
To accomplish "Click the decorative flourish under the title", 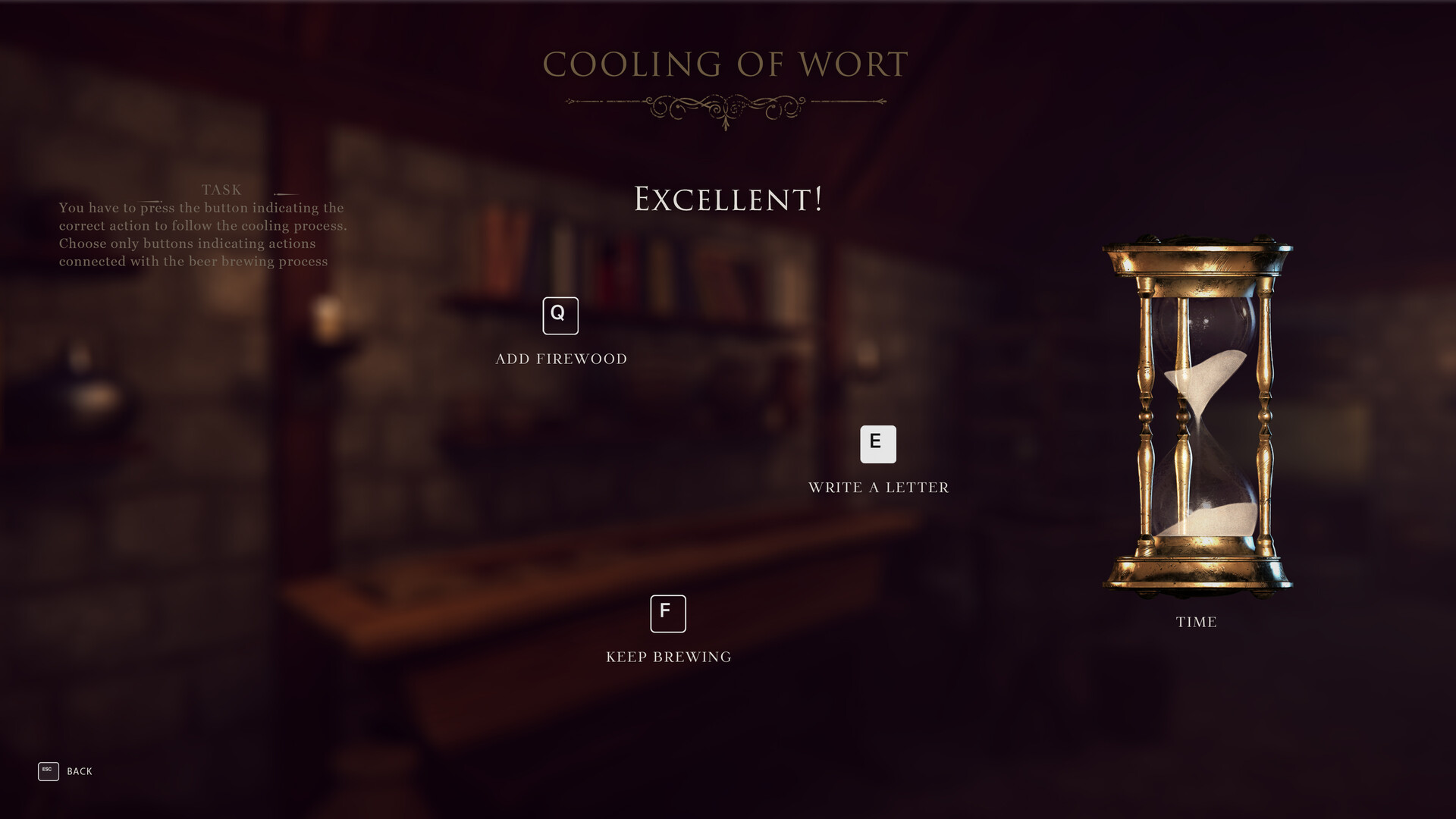I will [726, 105].
